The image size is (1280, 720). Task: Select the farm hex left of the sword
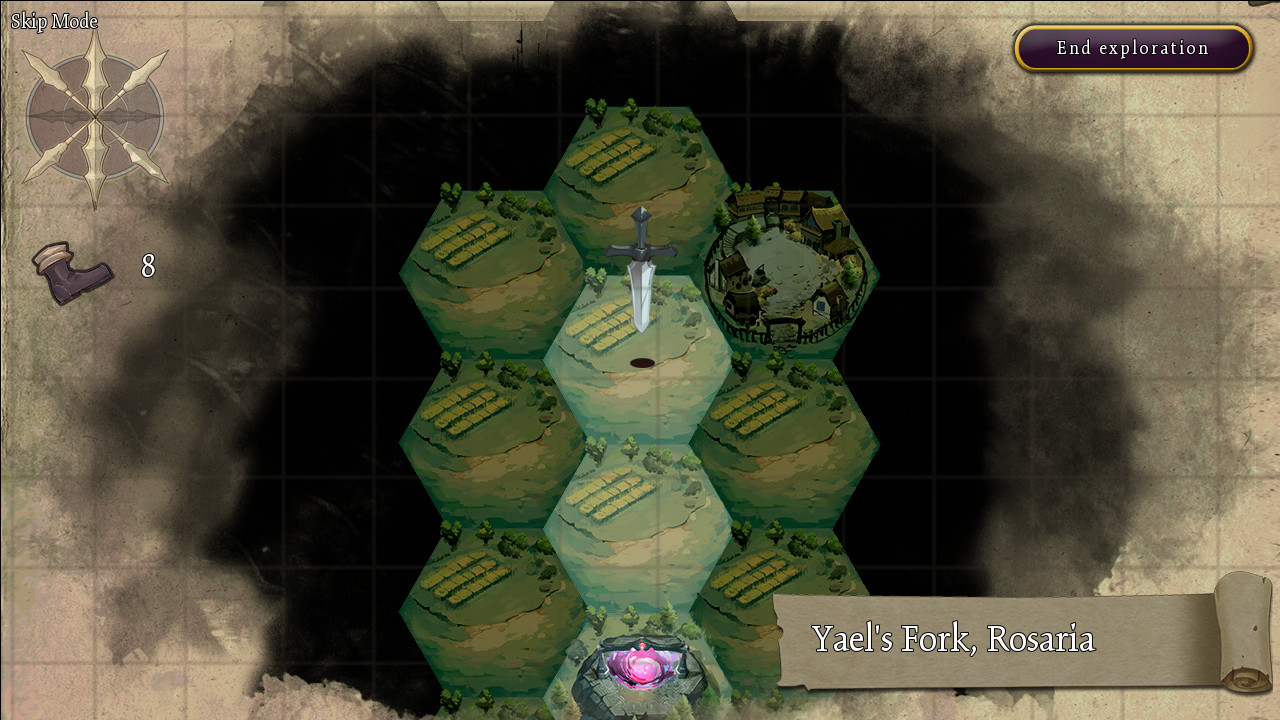coord(490,265)
